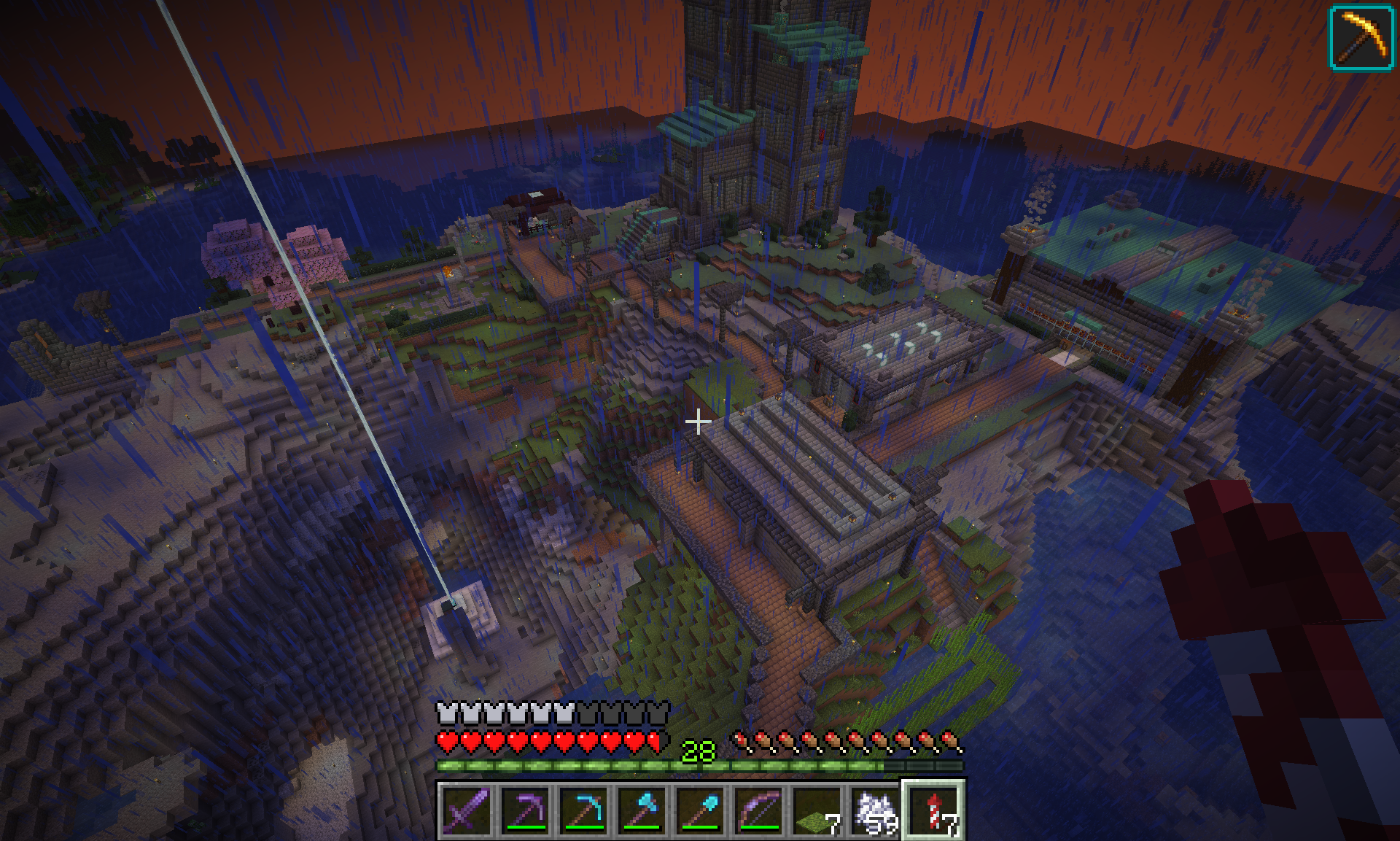Screen dimensions: 1400x841
Task: Switch to the diamond axe slot
Action: [x=642, y=808]
